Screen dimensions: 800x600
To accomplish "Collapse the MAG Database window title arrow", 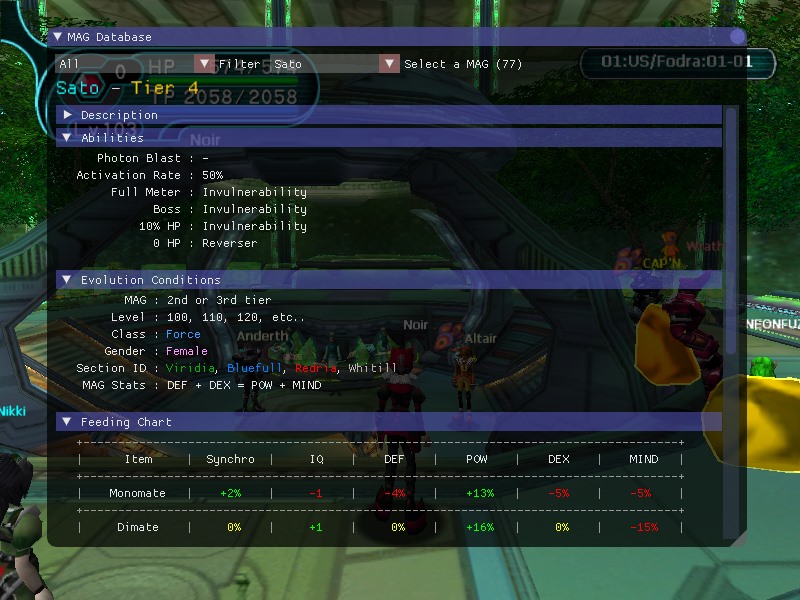I will tap(58, 37).
